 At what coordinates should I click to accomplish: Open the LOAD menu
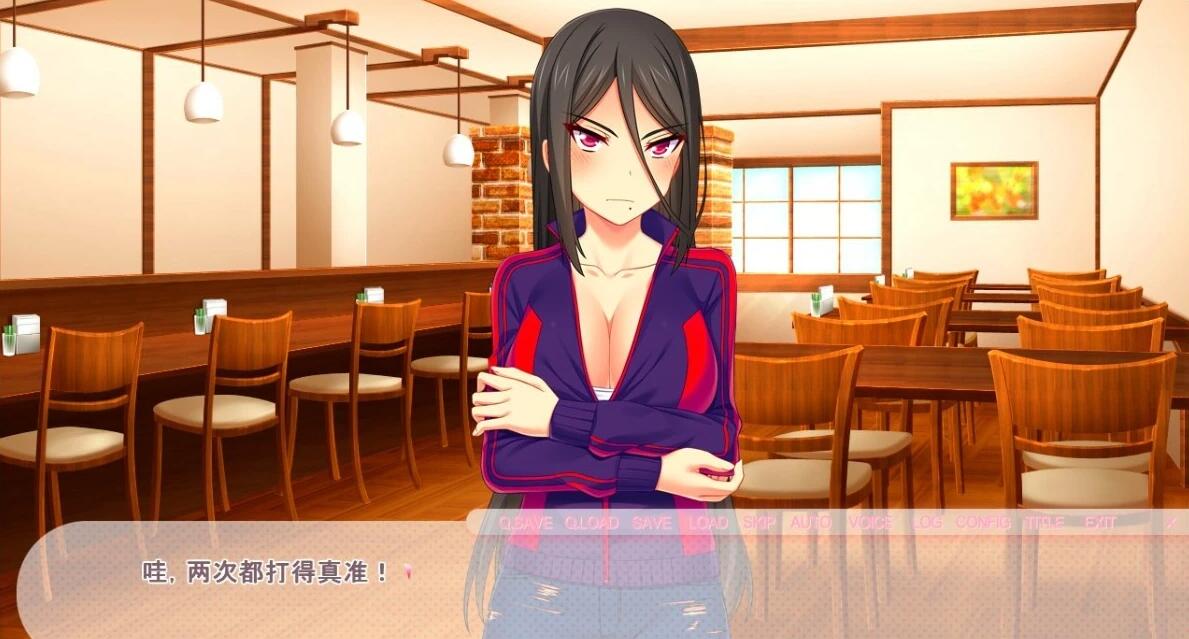(708, 522)
